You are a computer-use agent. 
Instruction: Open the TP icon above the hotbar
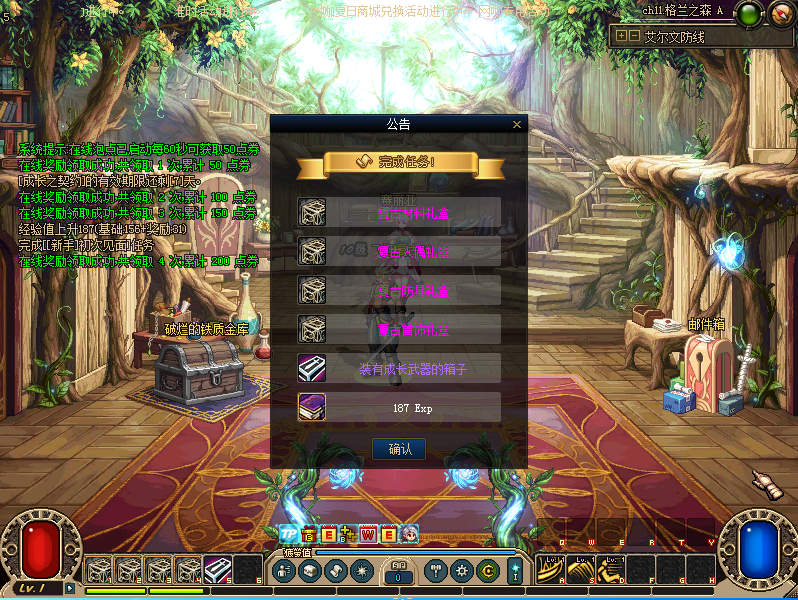pos(288,534)
